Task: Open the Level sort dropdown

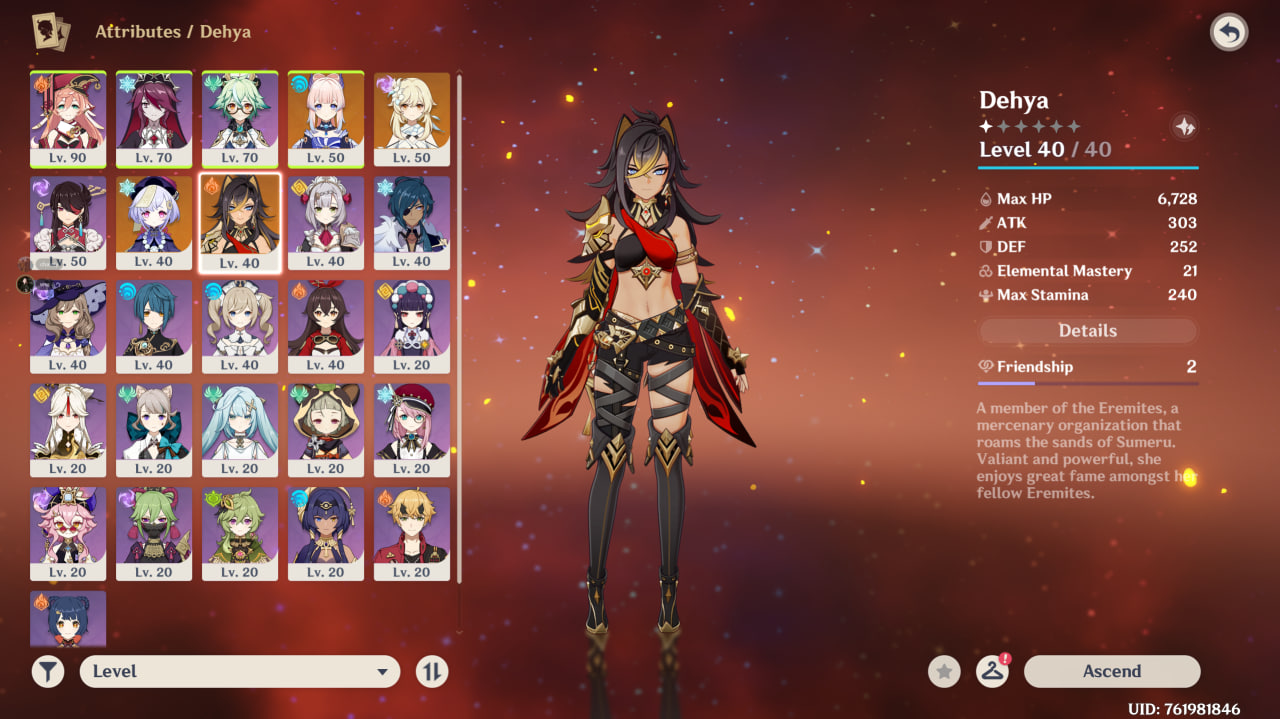Action: click(x=240, y=671)
